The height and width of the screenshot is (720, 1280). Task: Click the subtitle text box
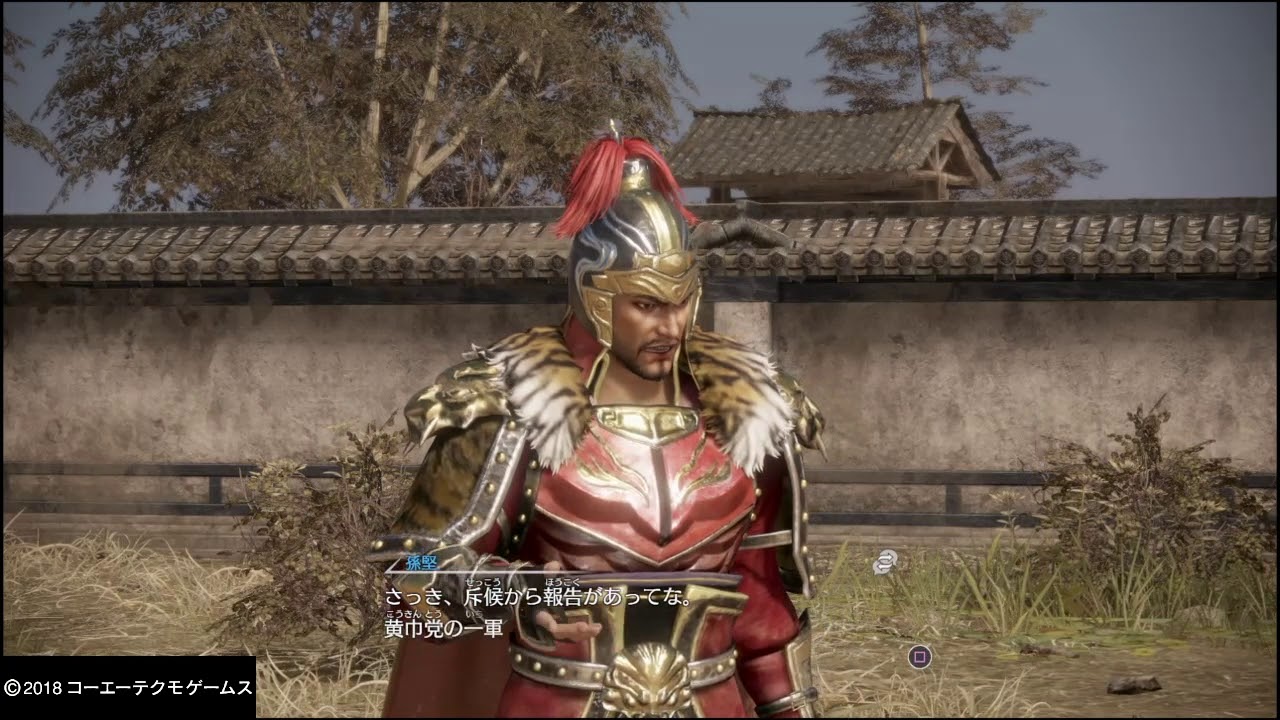click(x=540, y=610)
